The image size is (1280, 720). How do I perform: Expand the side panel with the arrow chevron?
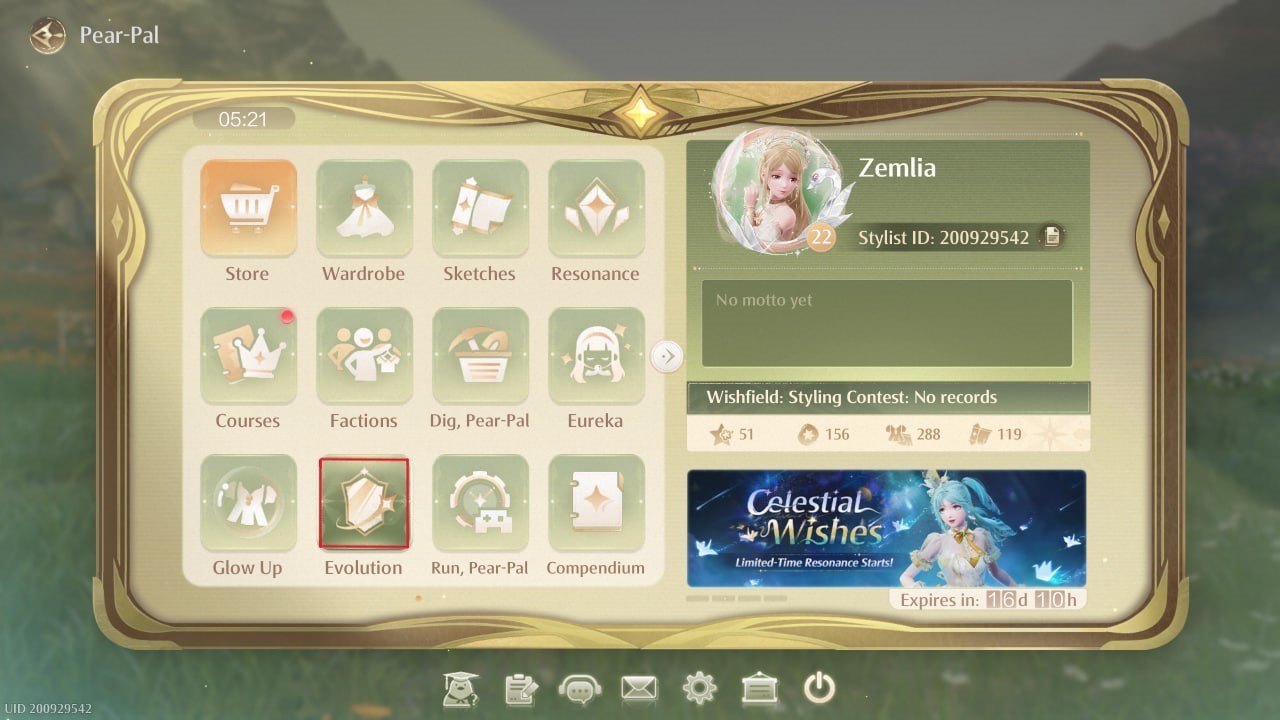(668, 356)
